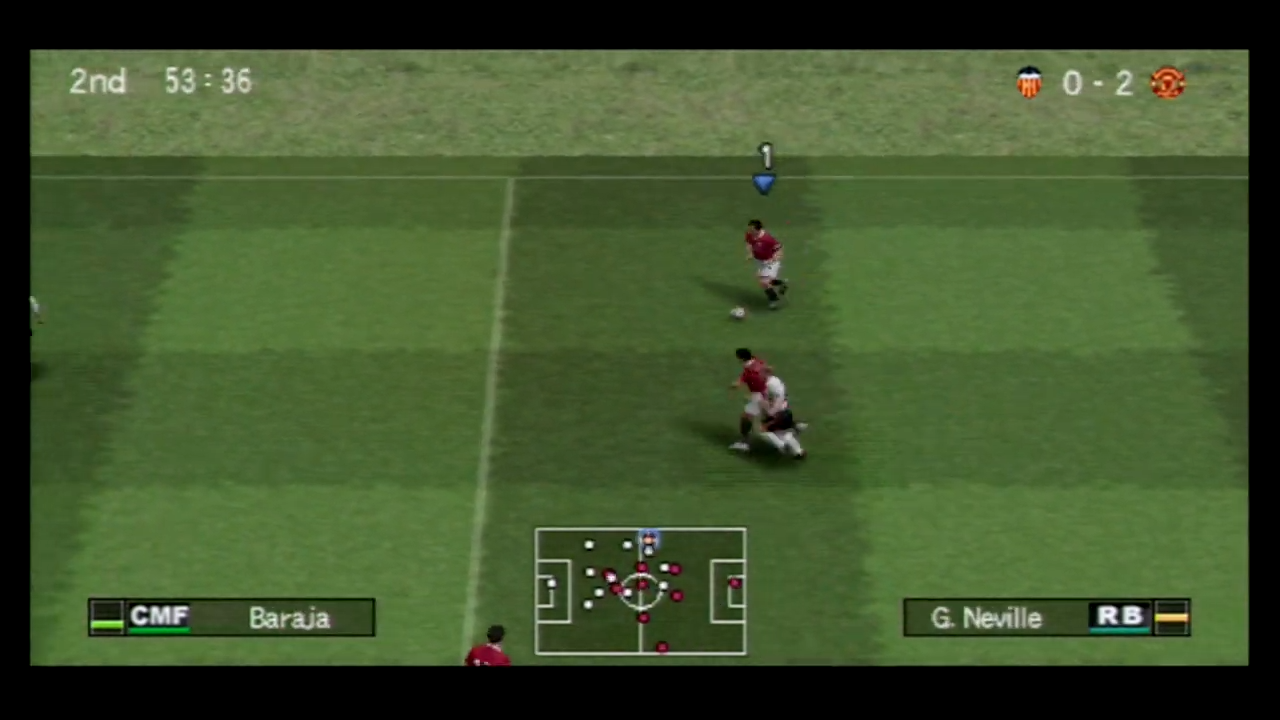Click the player number 1 indicator
This screenshot has width=1280, height=720.
(x=764, y=156)
